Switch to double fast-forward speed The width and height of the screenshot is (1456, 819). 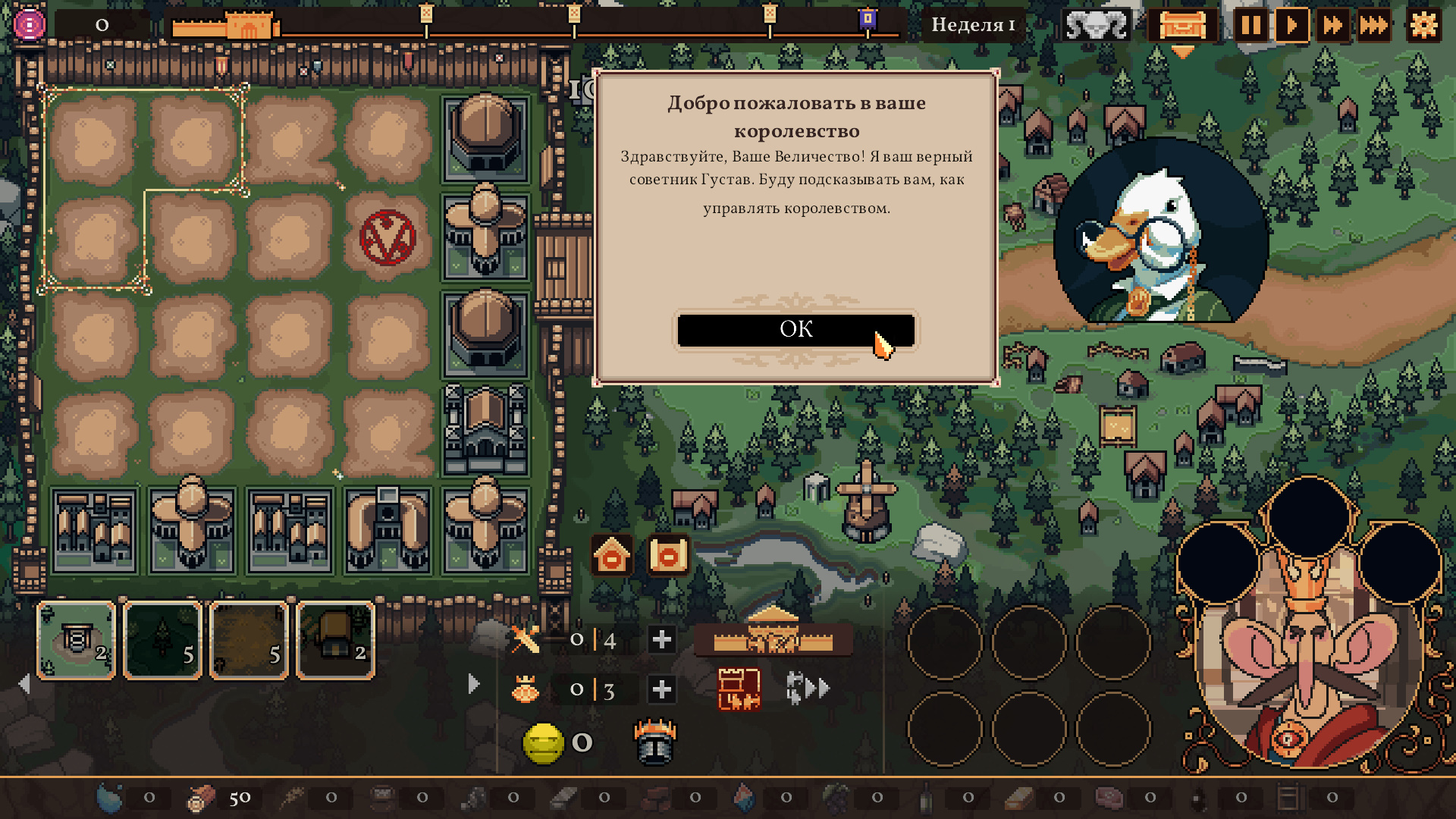[1332, 26]
